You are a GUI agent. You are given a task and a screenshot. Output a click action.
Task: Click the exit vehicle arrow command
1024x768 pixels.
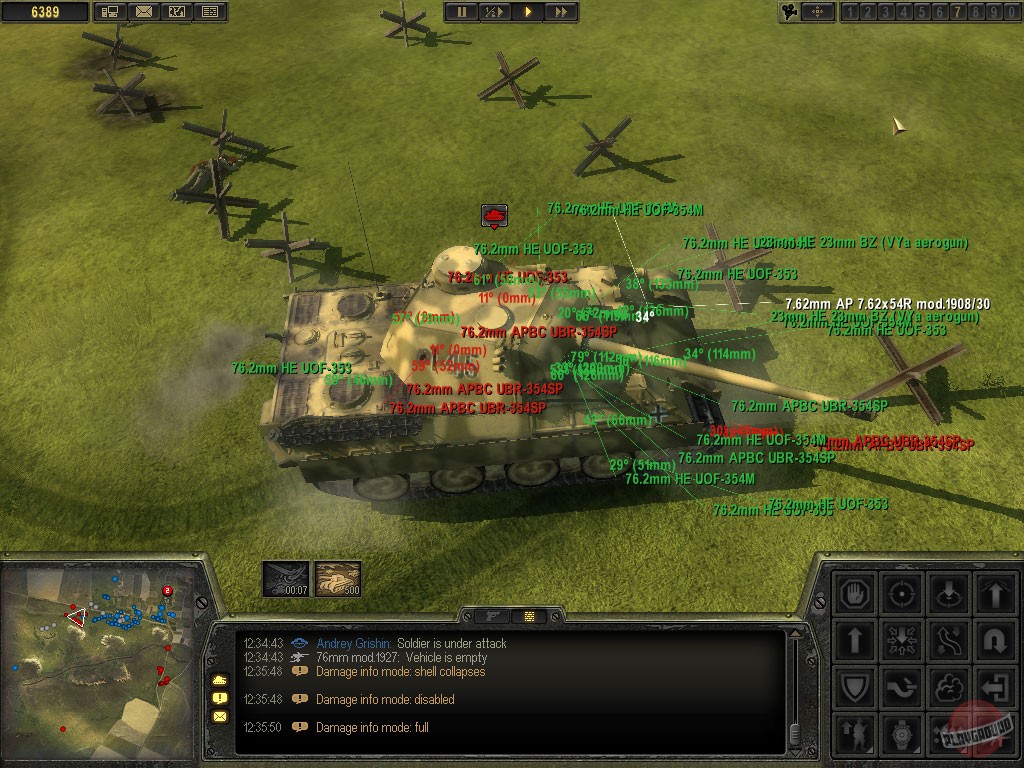click(x=995, y=687)
